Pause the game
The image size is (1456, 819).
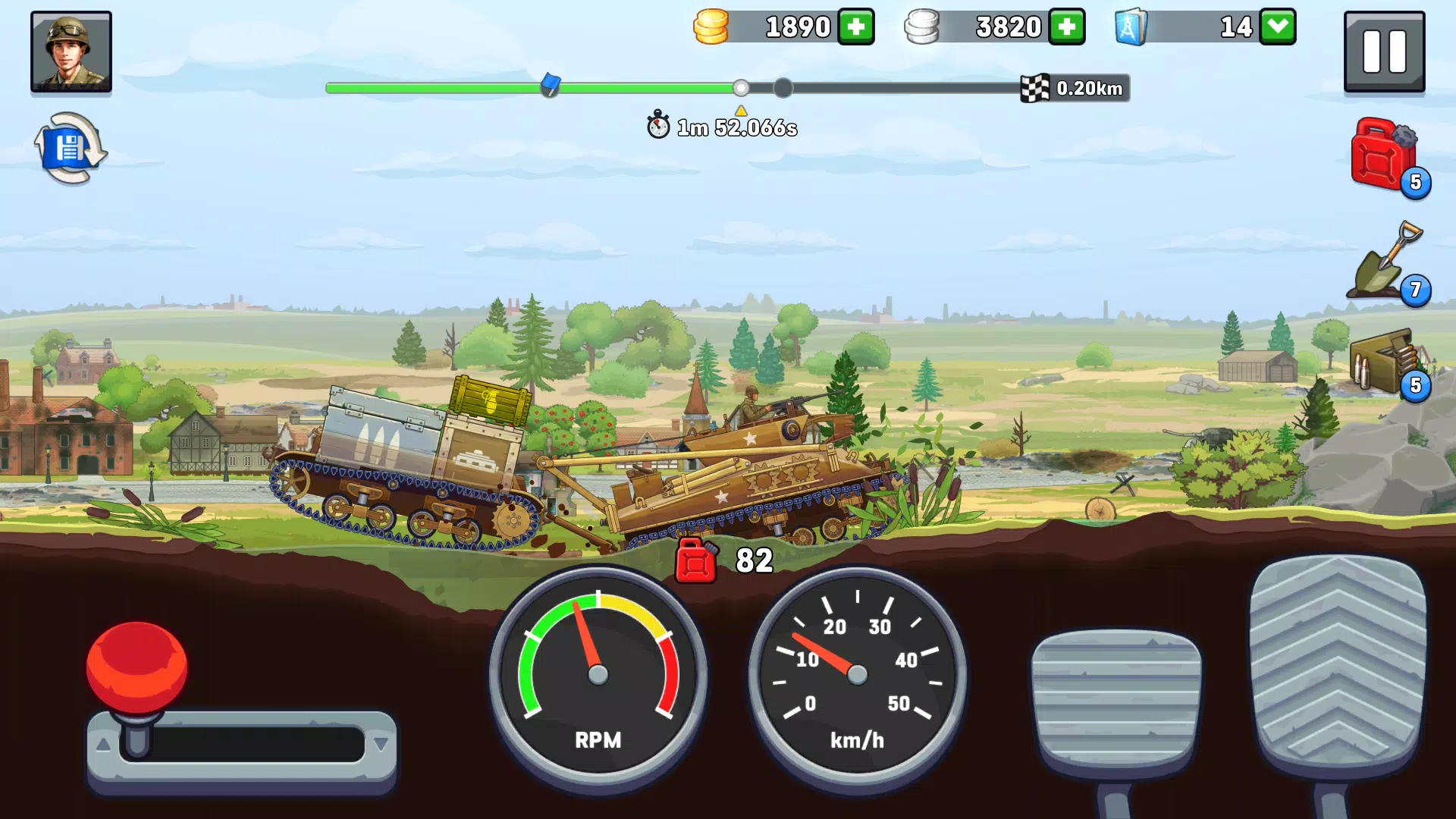(1384, 52)
